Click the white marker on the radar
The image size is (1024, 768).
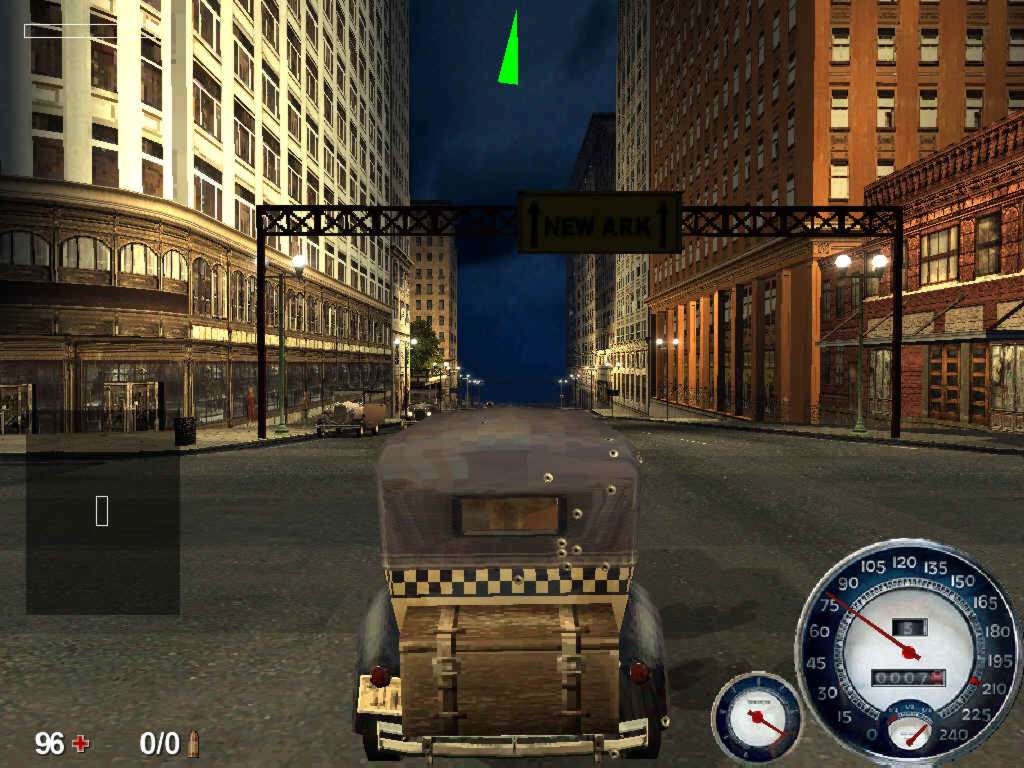102,511
